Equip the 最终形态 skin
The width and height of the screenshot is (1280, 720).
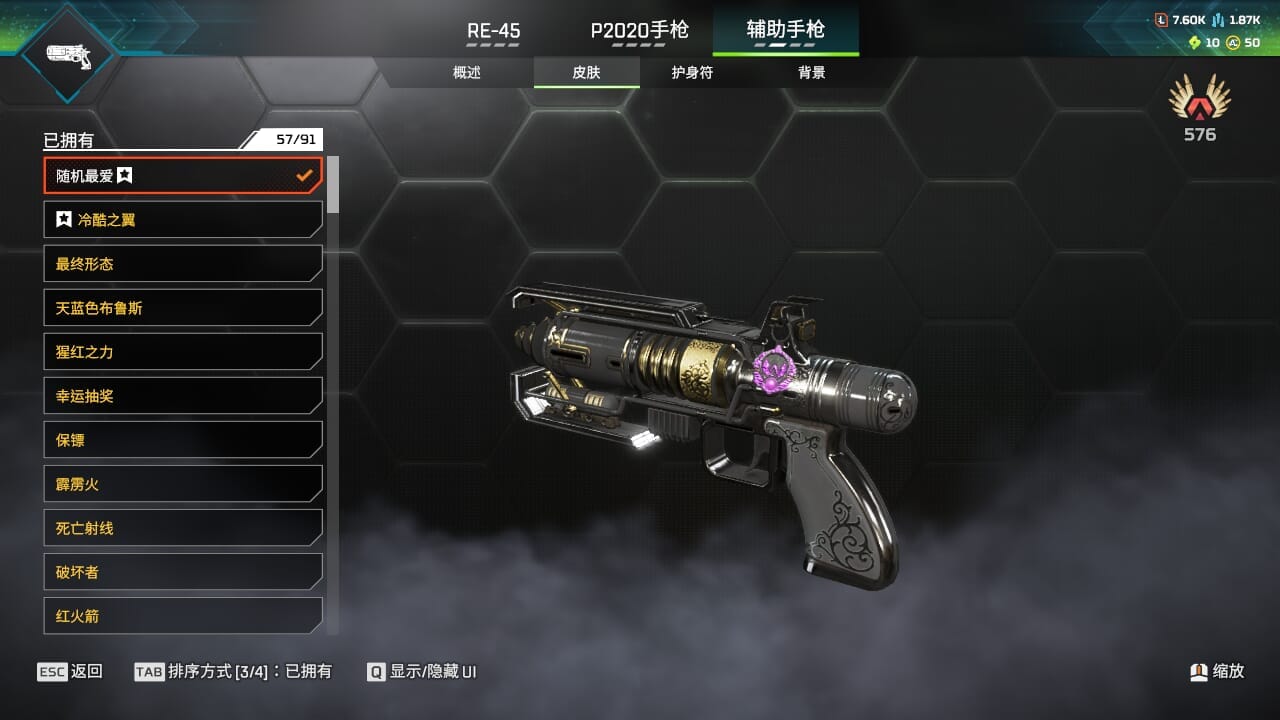[x=183, y=264]
